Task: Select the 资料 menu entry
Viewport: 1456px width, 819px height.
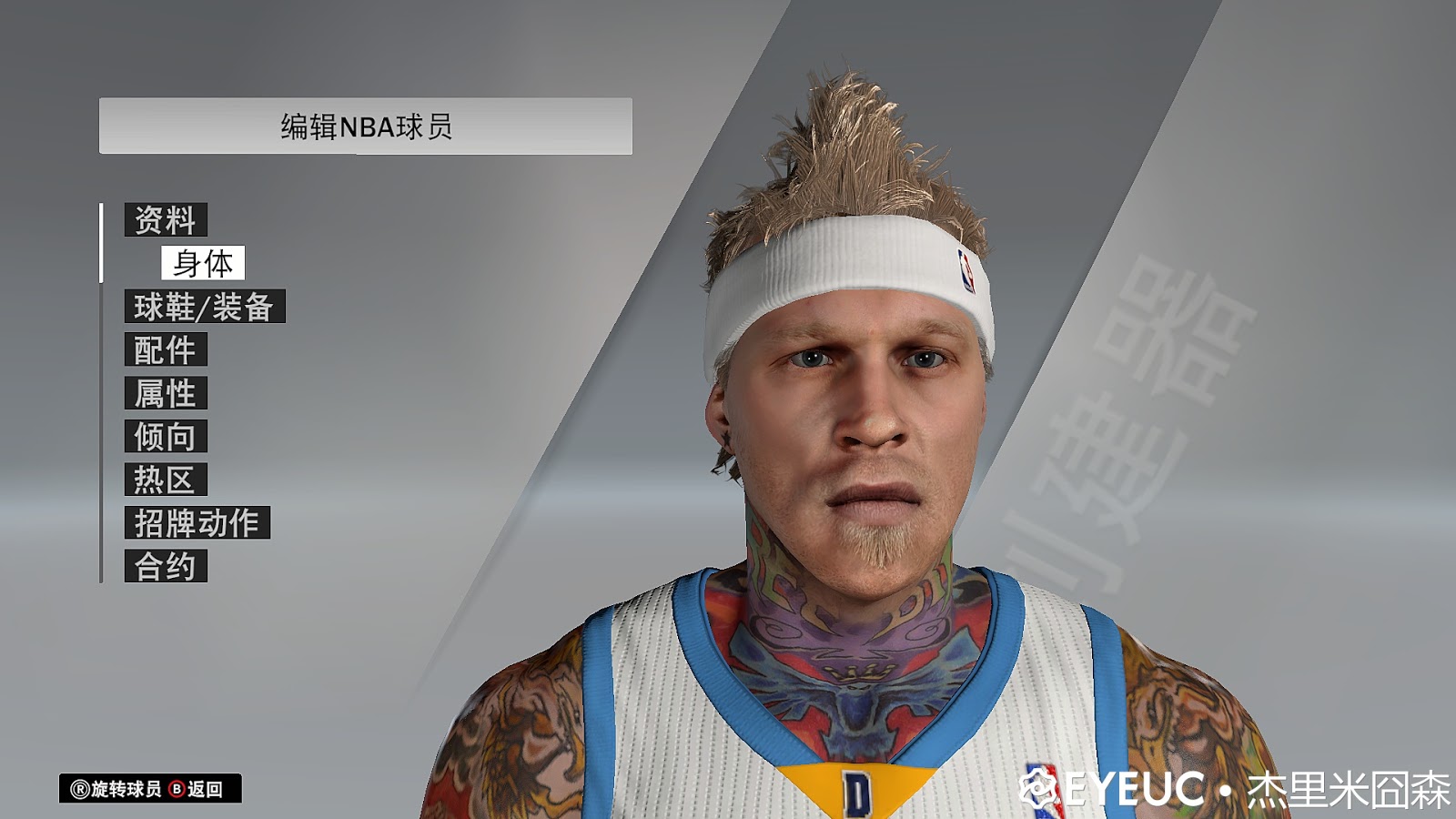Action: click(x=167, y=218)
